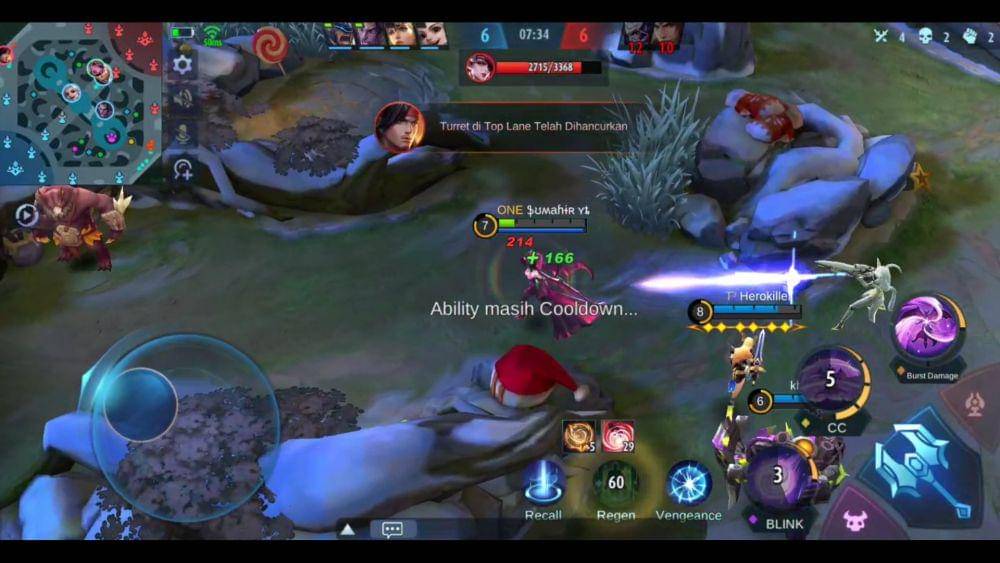Use the orange swirl equipment item showing 5

[579, 436]
